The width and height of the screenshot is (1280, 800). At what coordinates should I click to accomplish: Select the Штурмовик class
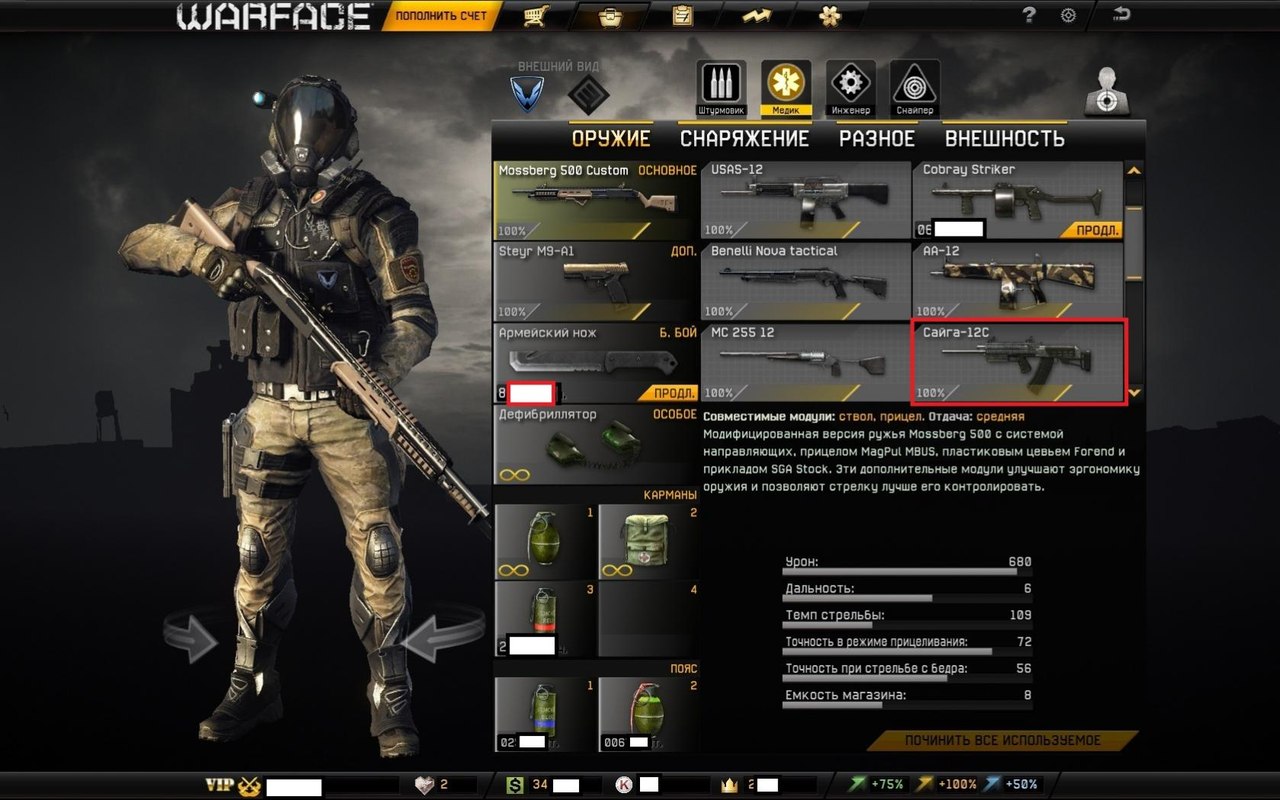tap(721, 88)
